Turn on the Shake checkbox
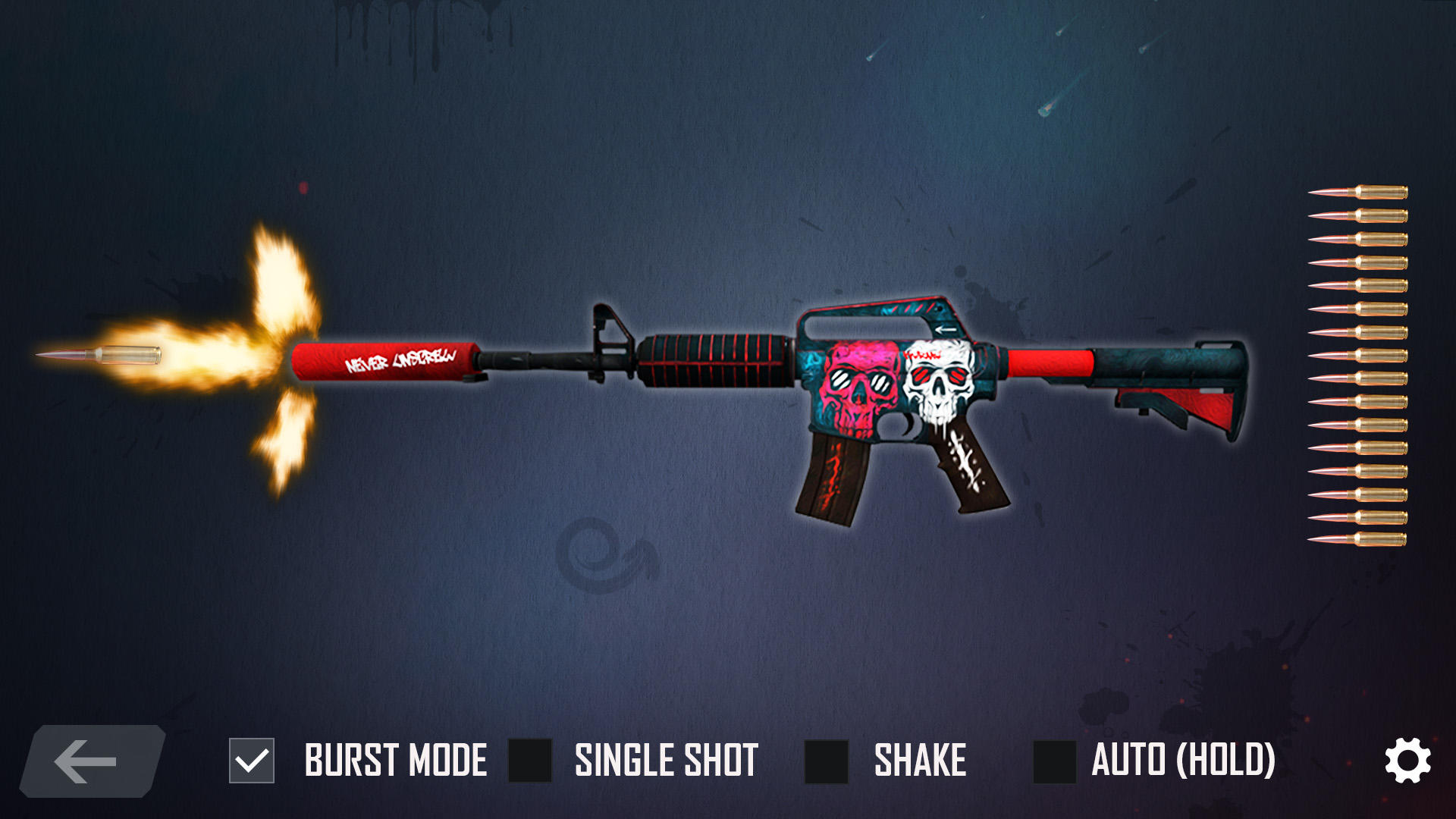 pyautogui.click(x=826, y=761)
